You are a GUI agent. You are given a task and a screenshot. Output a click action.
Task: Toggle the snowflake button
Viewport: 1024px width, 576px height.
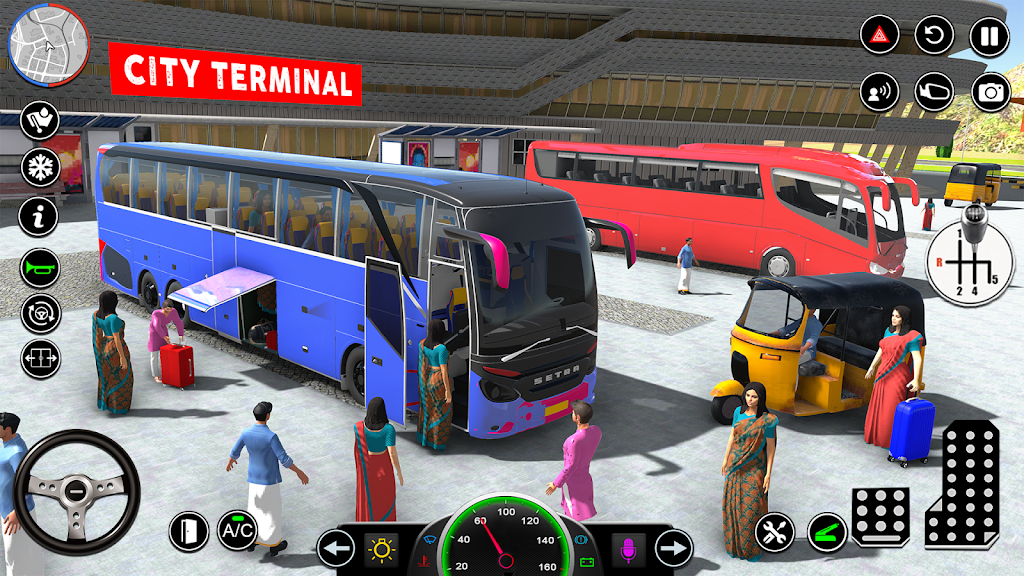40,166
